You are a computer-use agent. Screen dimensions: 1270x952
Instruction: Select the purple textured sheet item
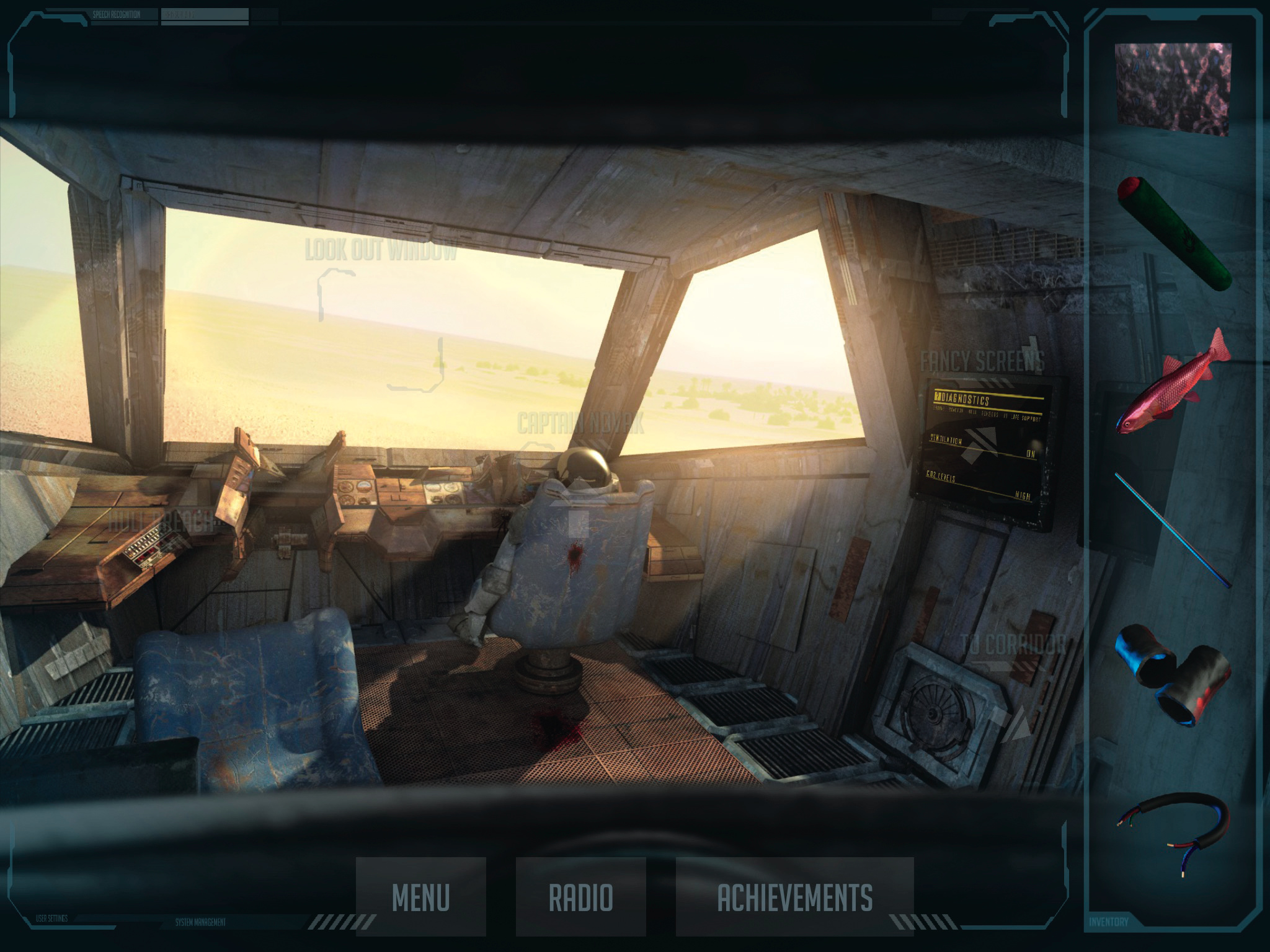(1173, 89)
